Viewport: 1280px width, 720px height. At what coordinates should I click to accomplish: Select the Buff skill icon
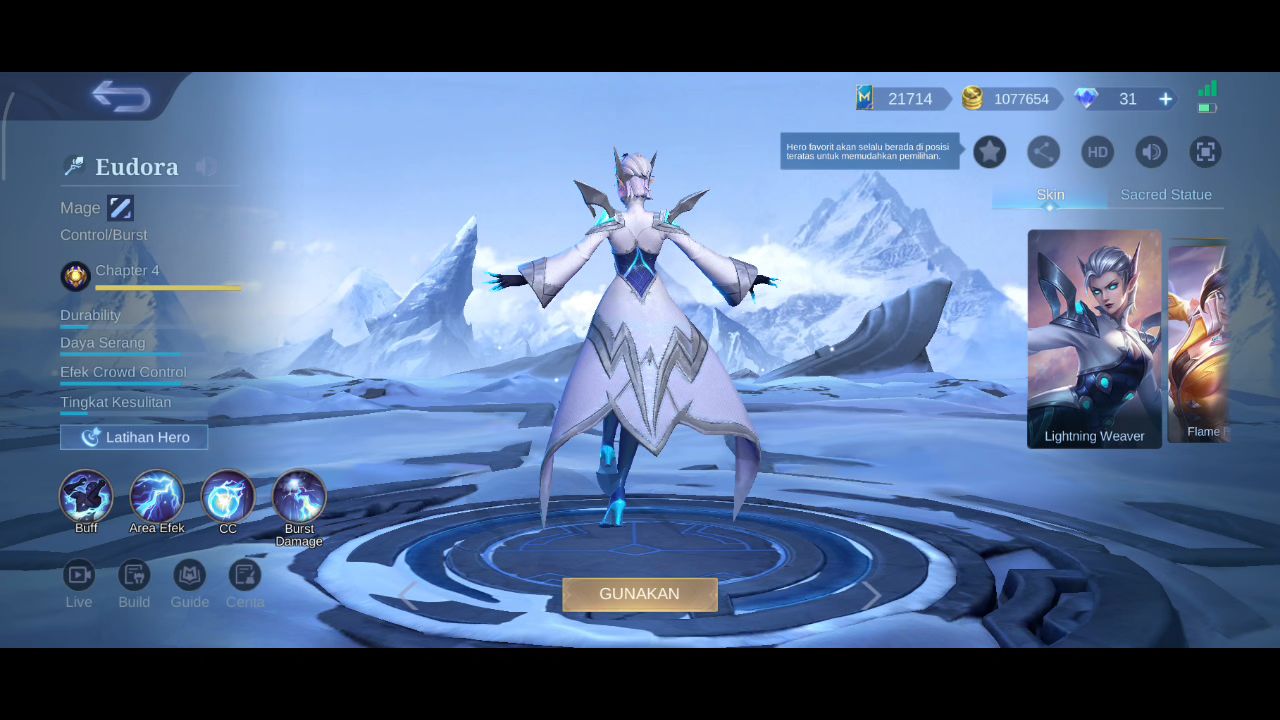[x=86, y=496]
